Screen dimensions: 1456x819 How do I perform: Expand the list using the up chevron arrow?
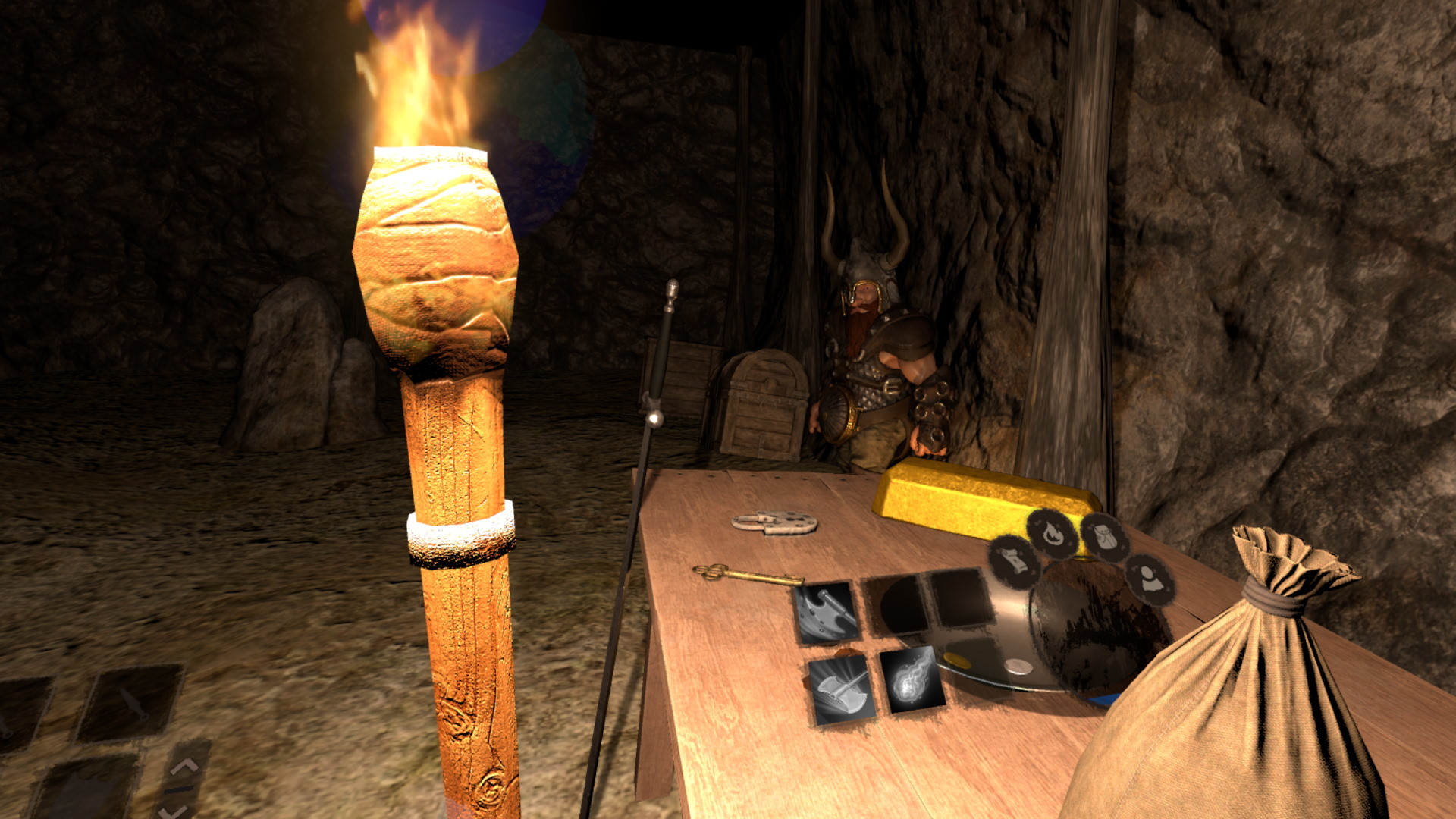tap(184, 766)
